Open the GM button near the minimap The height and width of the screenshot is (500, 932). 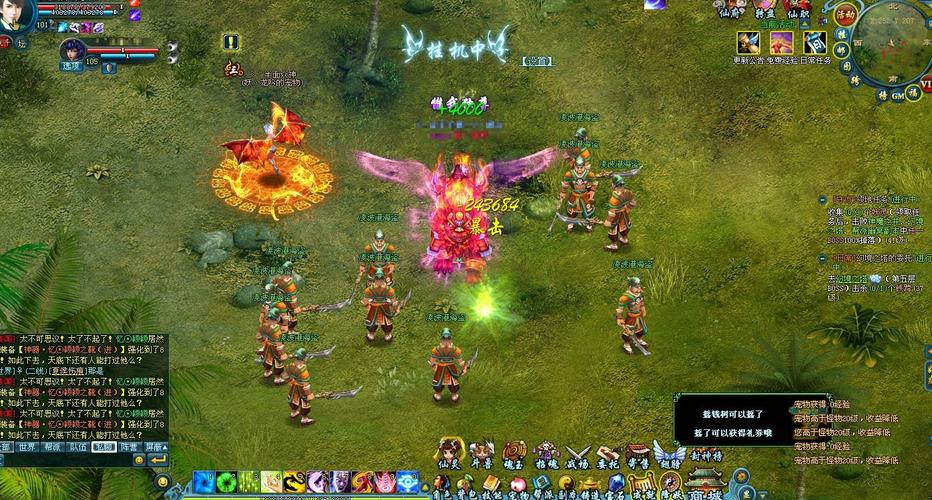898,94
